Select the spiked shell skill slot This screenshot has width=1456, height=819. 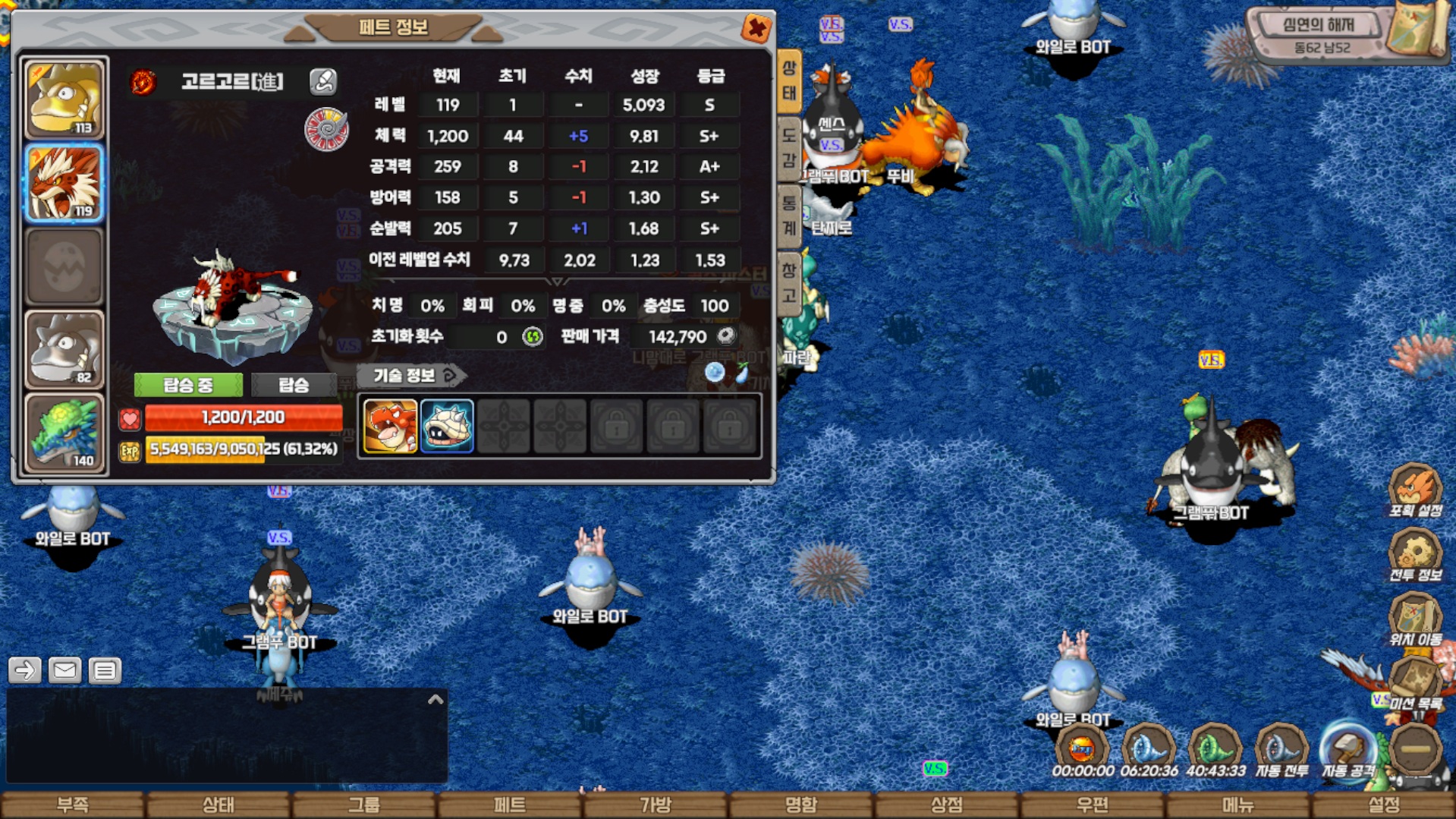point(447,427)
